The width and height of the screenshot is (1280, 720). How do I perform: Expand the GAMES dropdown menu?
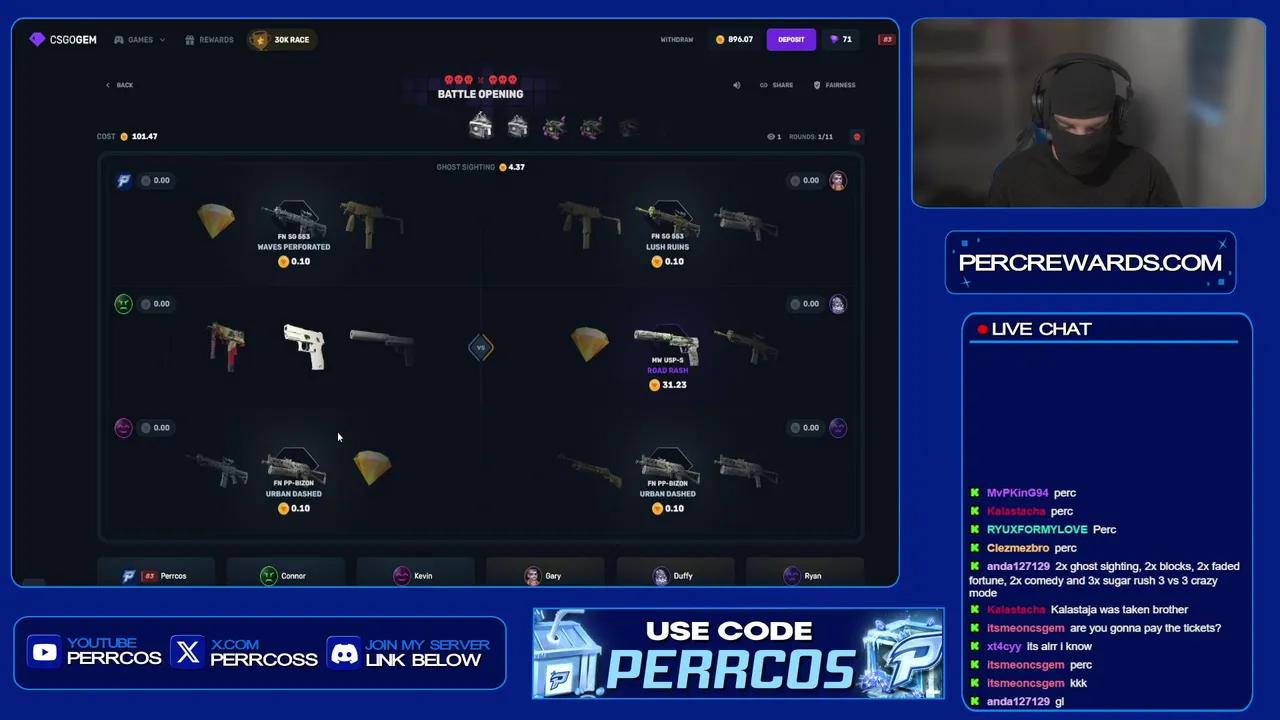coord(139,40)
